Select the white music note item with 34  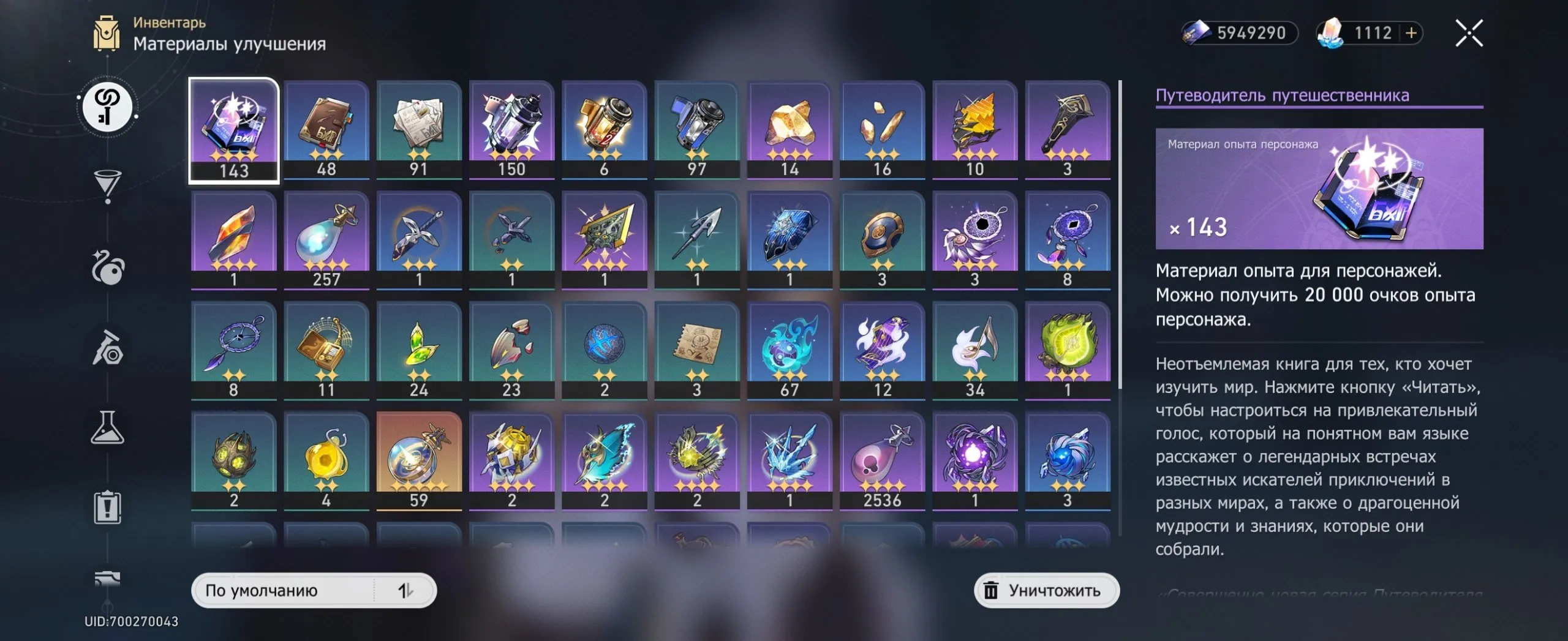point(974,350)
